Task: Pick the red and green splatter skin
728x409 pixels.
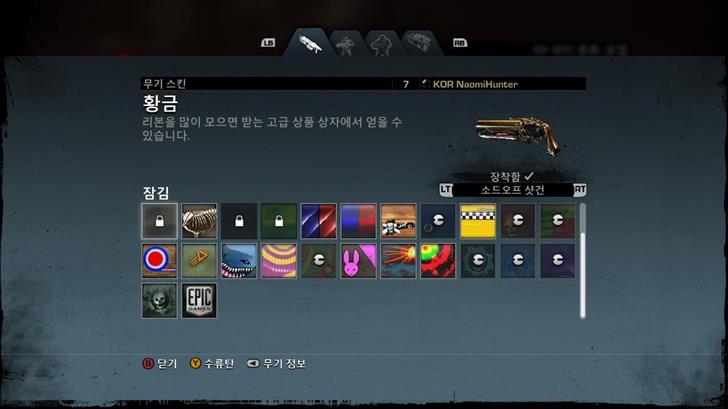Action: pos(438,261)
